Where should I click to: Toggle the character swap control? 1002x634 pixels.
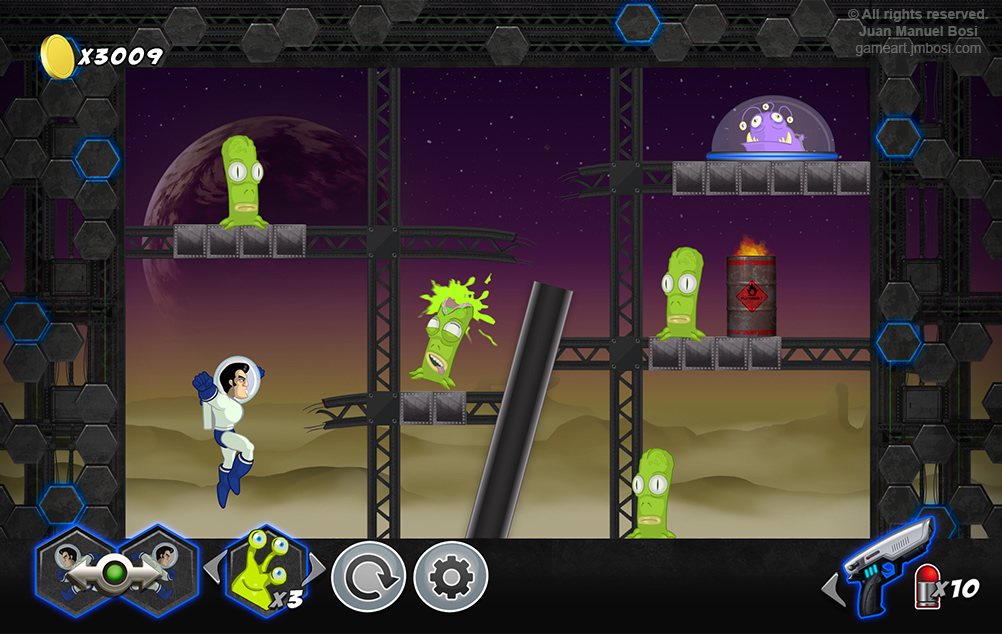(114, 573)
